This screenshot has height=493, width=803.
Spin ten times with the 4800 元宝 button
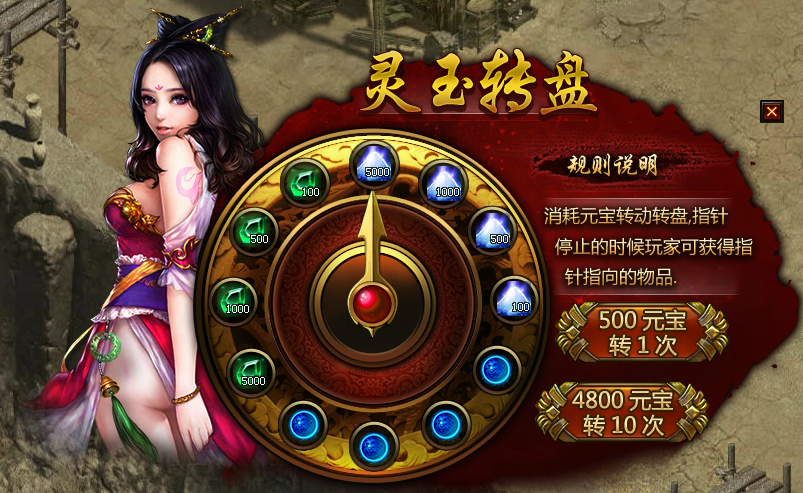622,411
